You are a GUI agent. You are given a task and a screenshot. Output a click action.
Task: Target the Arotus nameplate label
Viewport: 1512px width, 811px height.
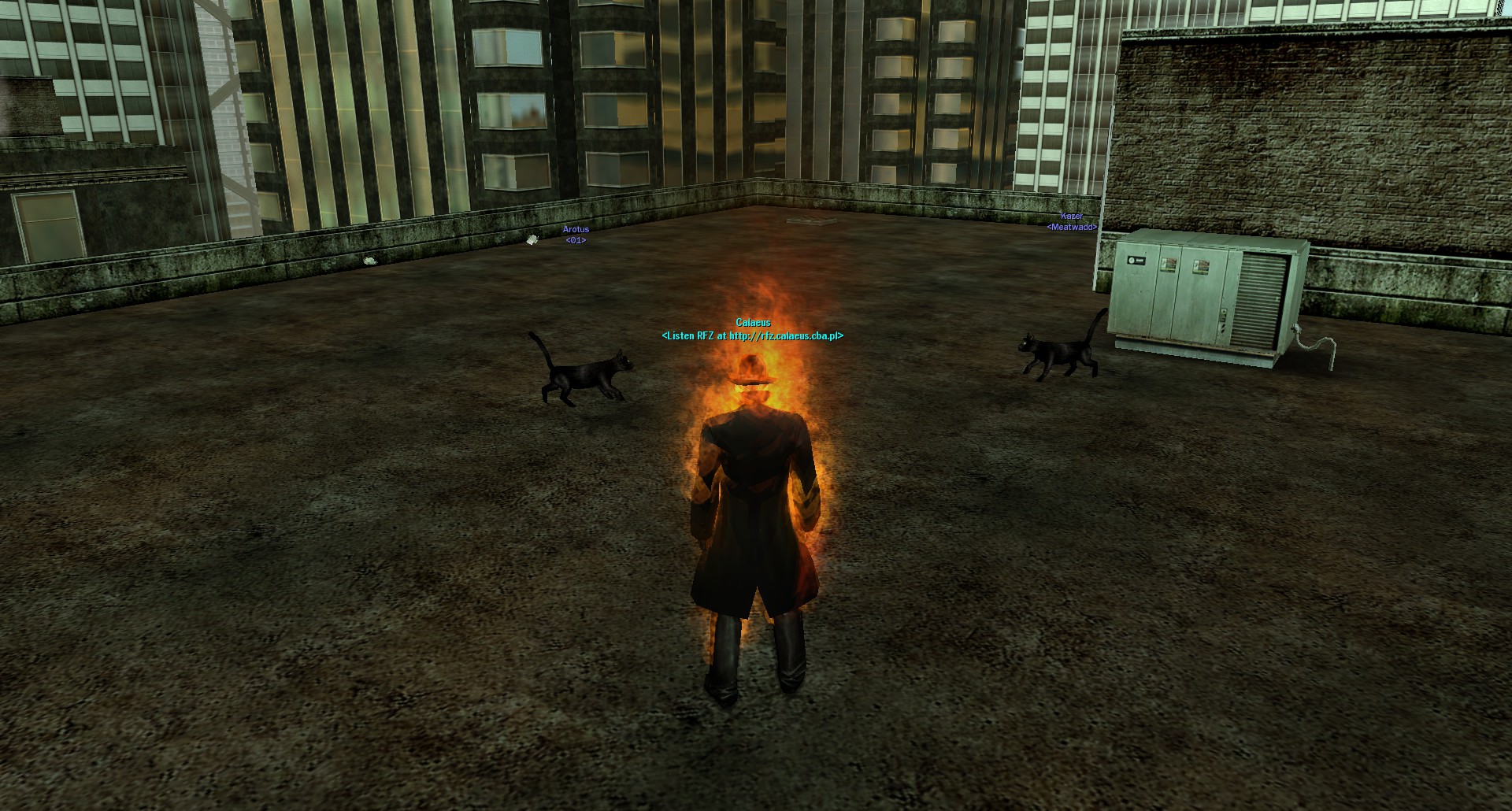pyautogui.click(x=576, y=230)
